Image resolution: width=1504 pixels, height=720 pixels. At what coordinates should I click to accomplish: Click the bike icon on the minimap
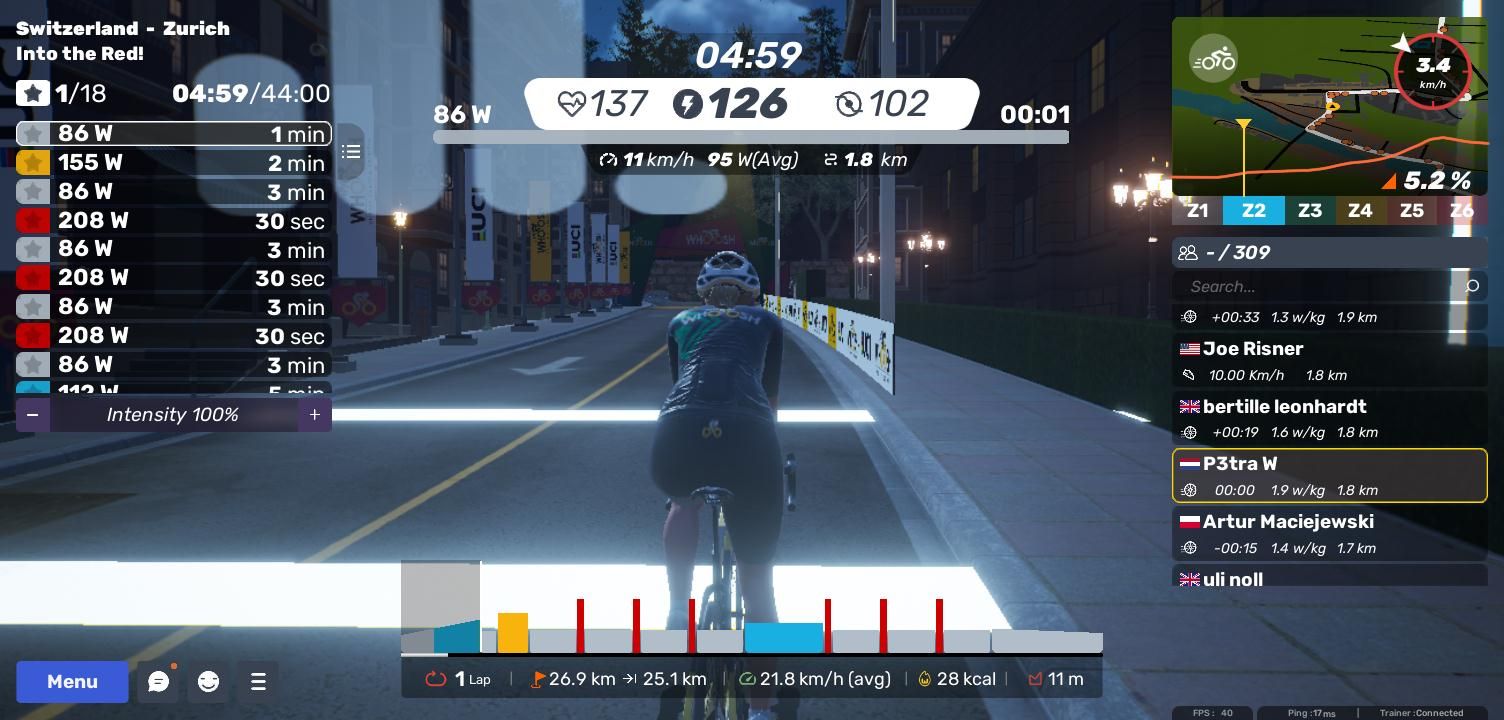(1213, 60)
